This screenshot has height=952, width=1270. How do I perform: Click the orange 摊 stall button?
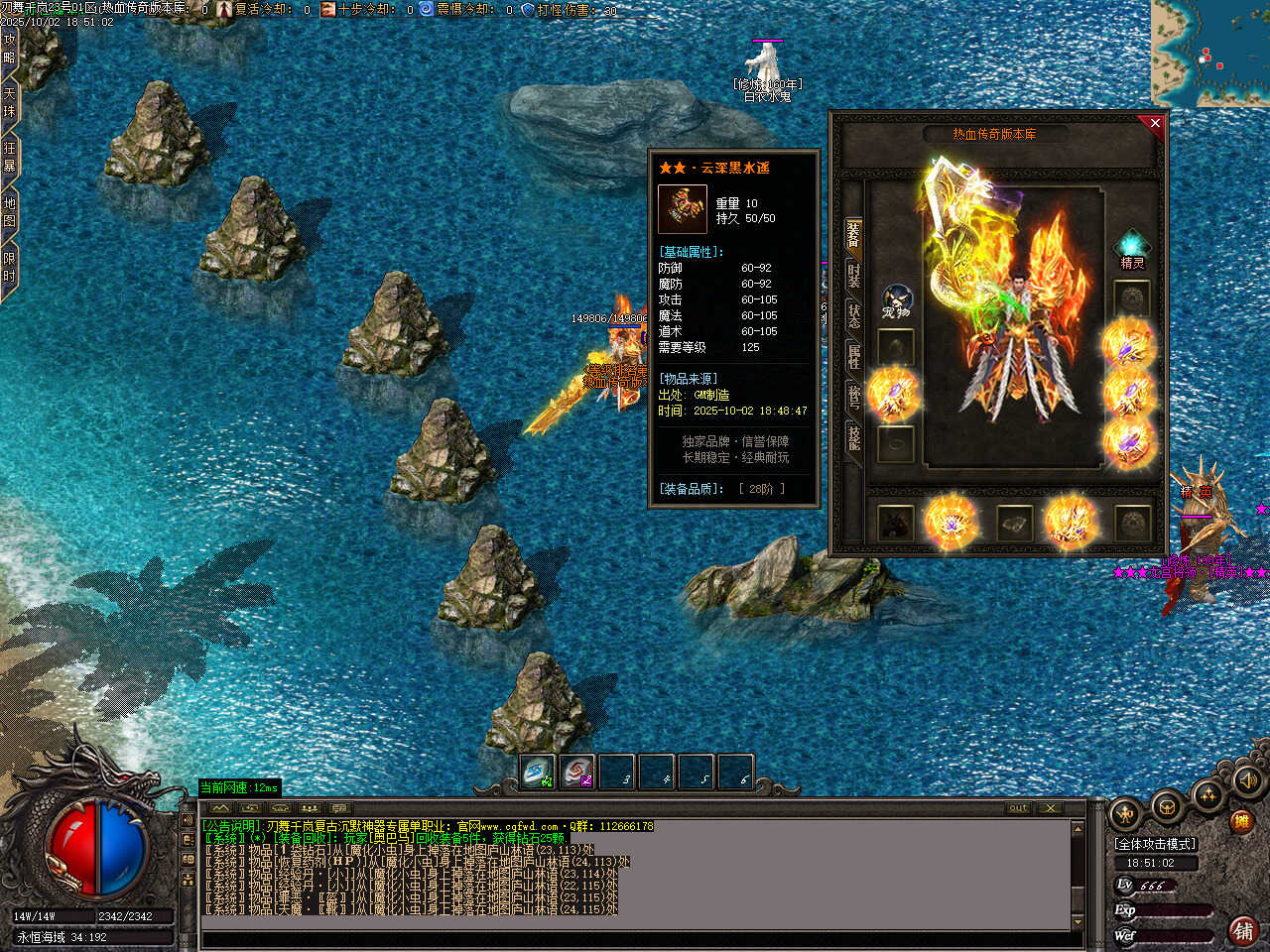pyautogui.click(x=1240, y=820)
